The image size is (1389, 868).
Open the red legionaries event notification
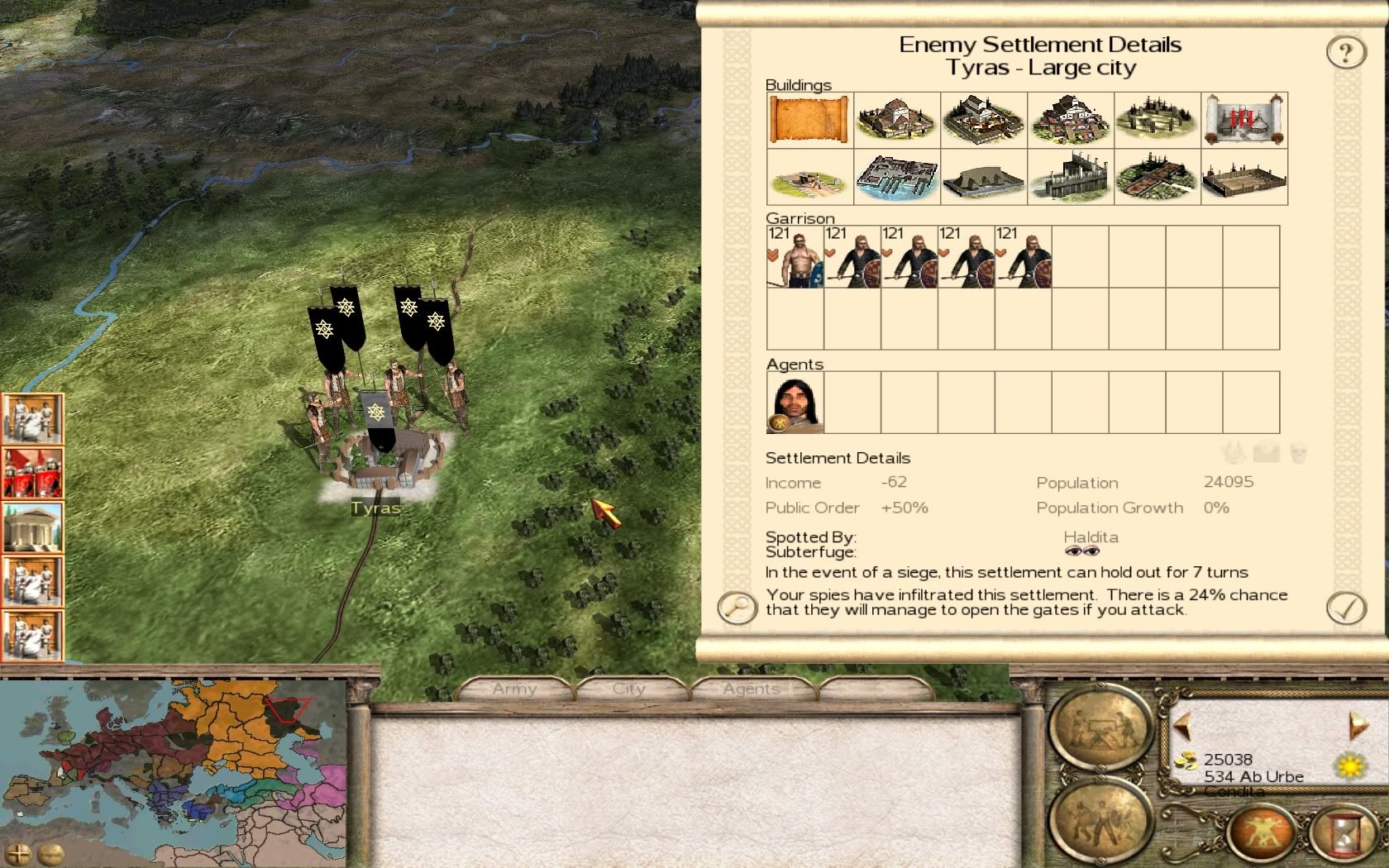pyautogui.click(x=32, y=474)
